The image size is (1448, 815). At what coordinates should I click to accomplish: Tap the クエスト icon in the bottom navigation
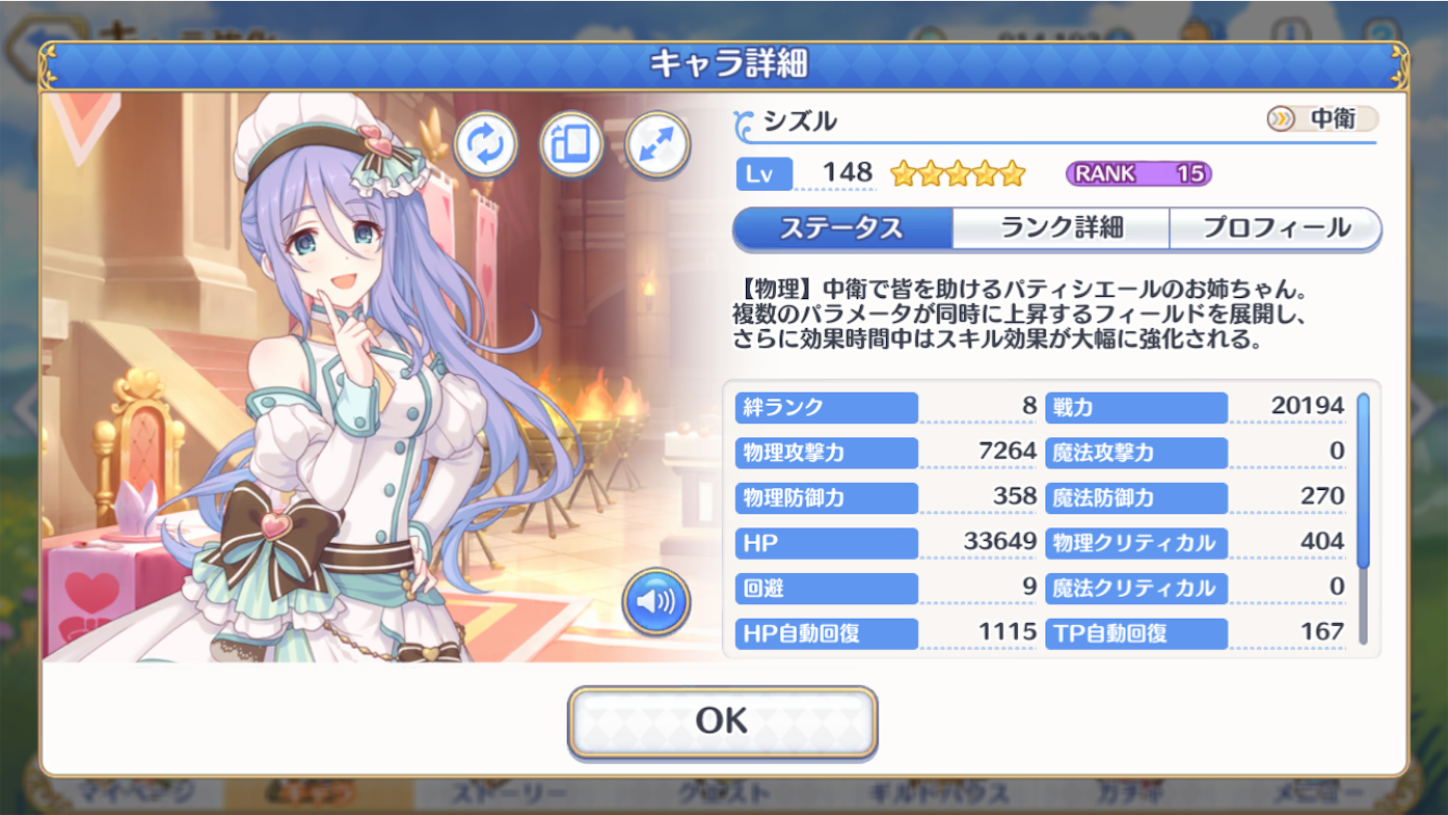pyautogui.click(x=727, y=797)
